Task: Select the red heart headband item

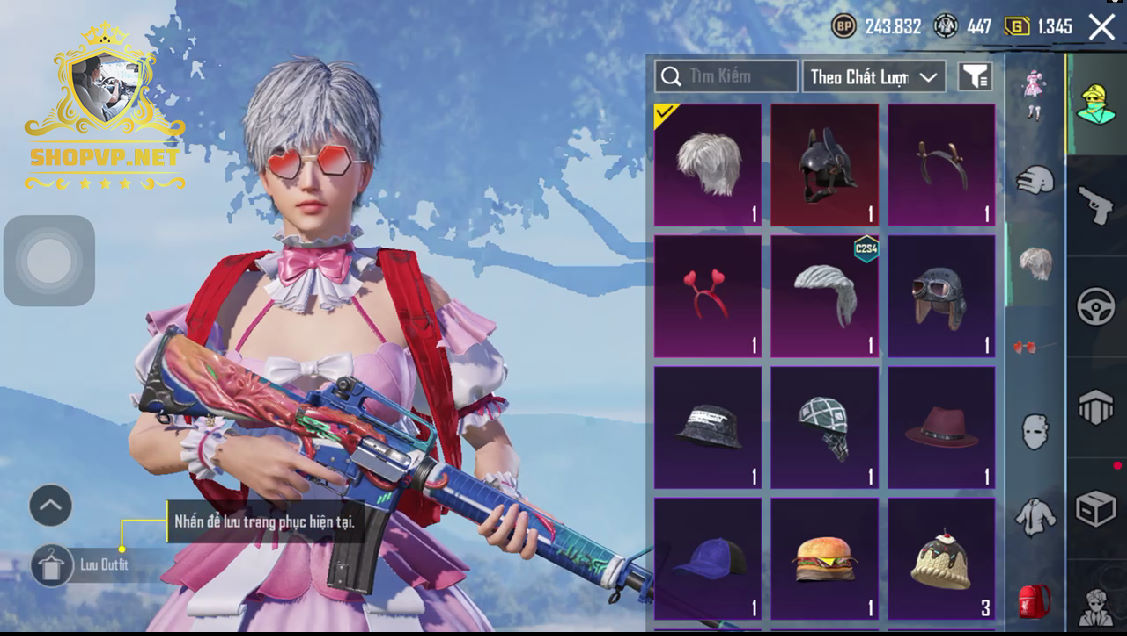Action: [708, 296]
